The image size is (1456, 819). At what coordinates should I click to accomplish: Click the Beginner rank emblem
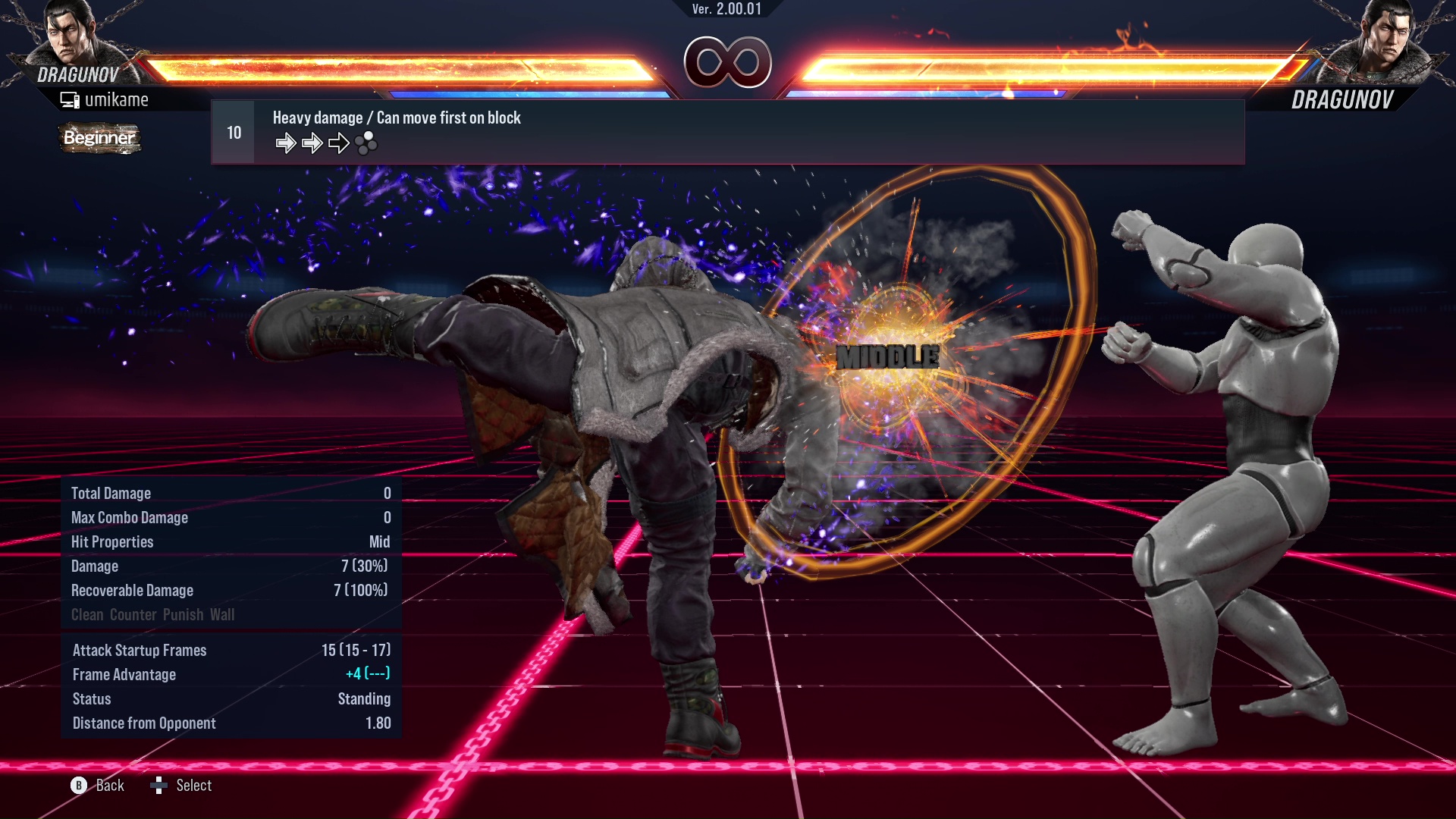[x=99, y=139]
